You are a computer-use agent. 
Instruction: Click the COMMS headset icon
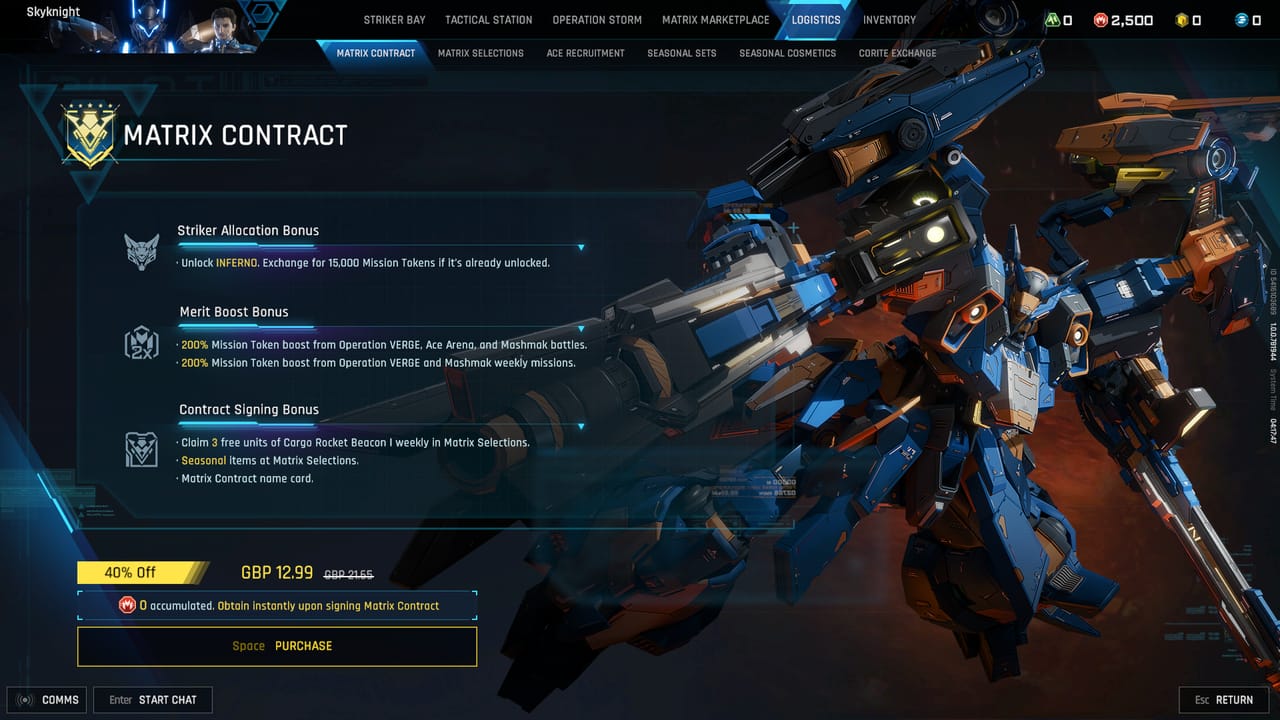click(24, 700)
